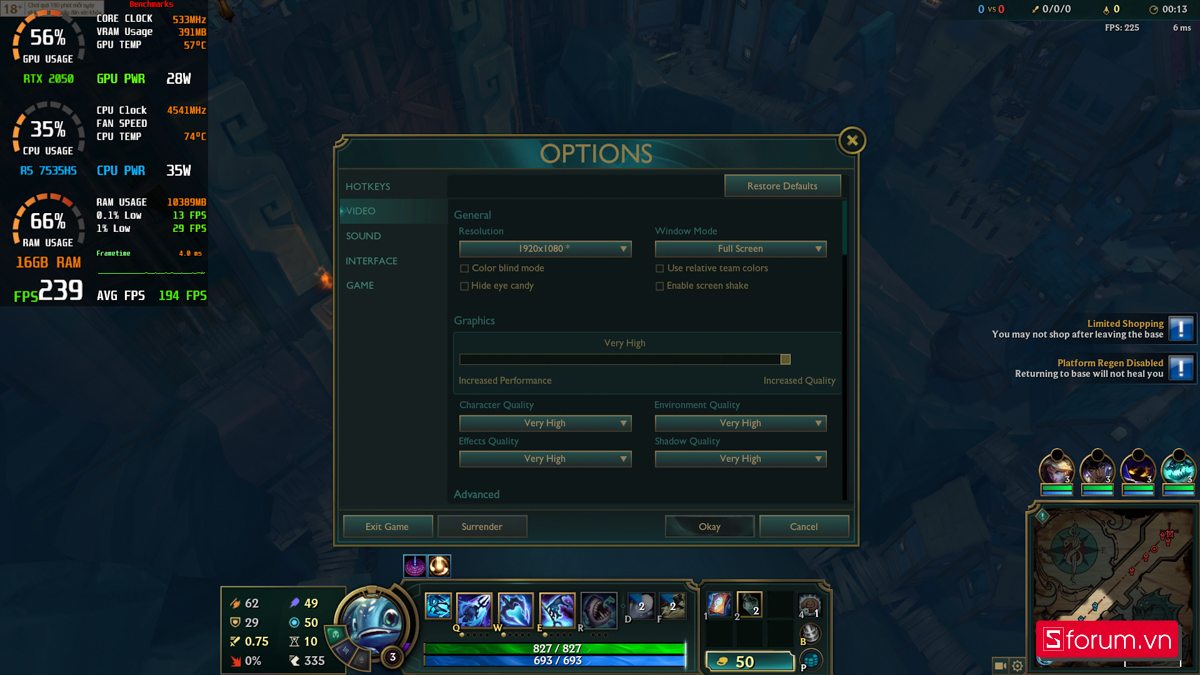
Task: Click Restore Defaults button
Action: 782,186
